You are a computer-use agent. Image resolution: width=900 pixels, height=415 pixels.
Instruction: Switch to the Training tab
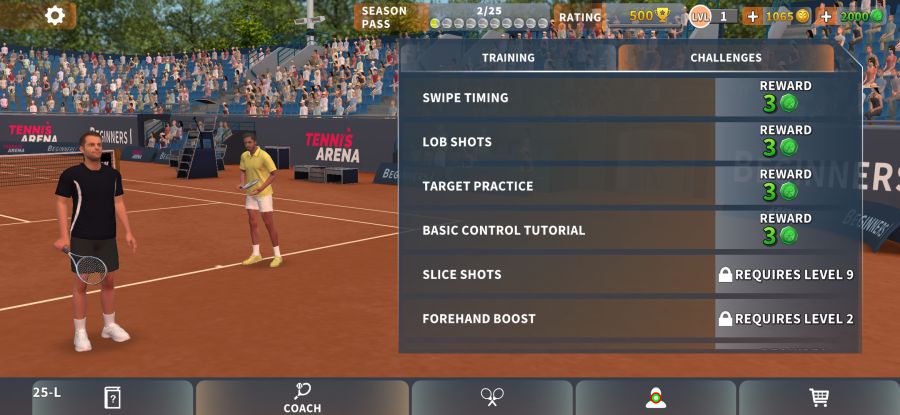(x=508, y=58)
